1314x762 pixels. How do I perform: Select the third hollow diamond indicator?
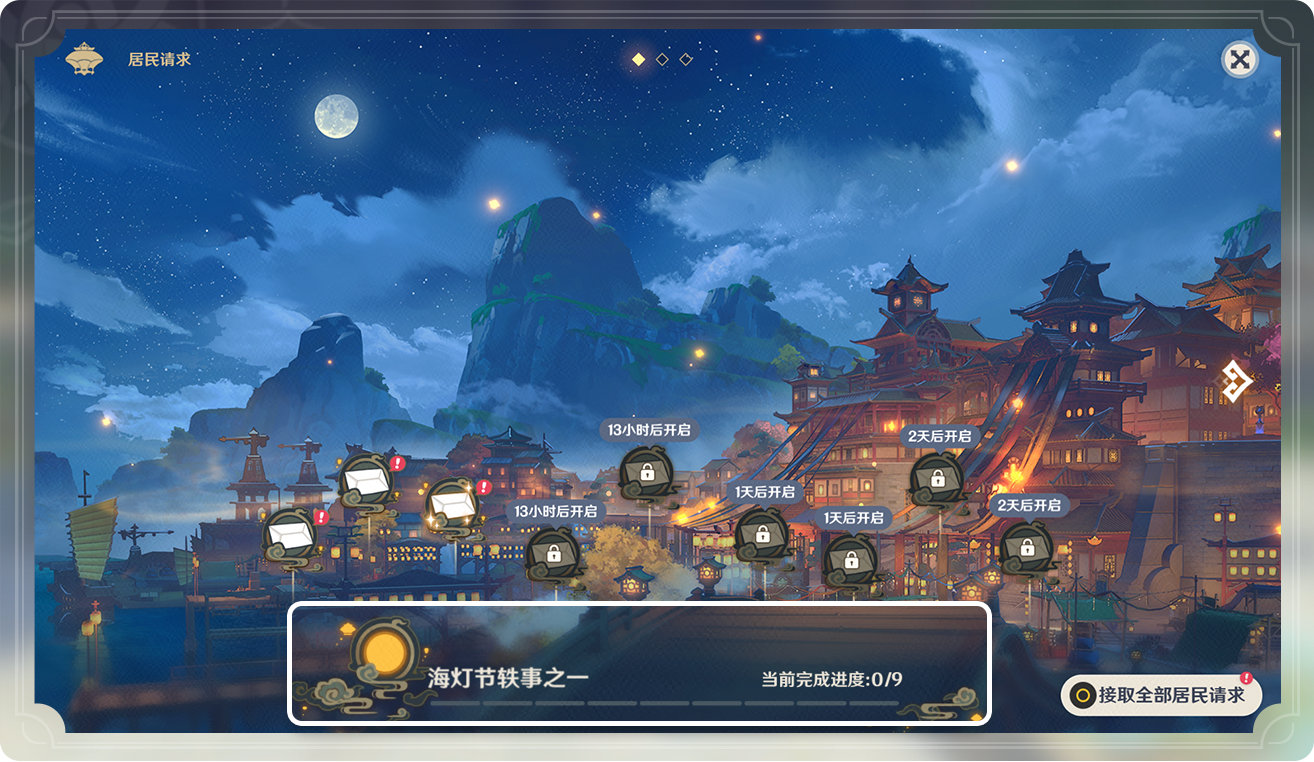pyautogui.click(x=685, y=58)
